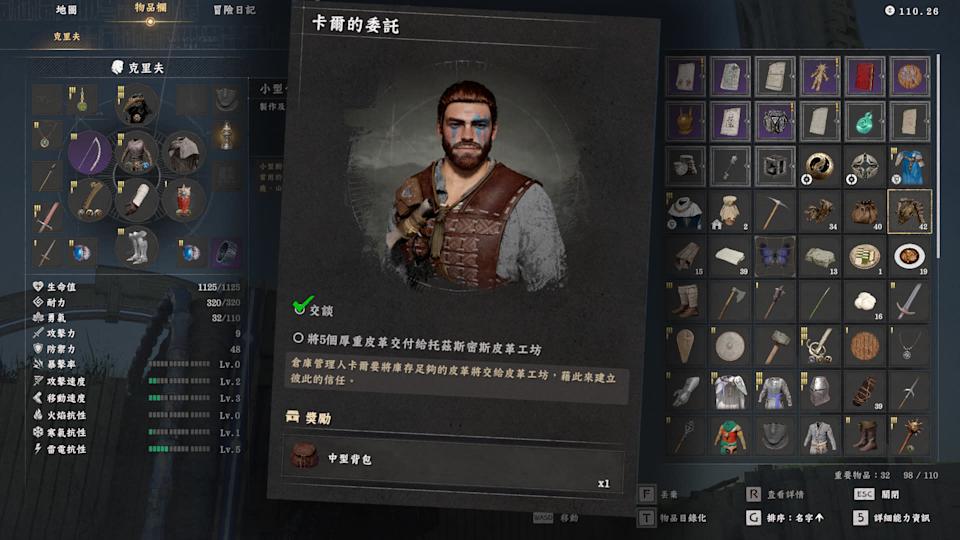Pick the highlighted leather item stack of 42

point(909,211)
